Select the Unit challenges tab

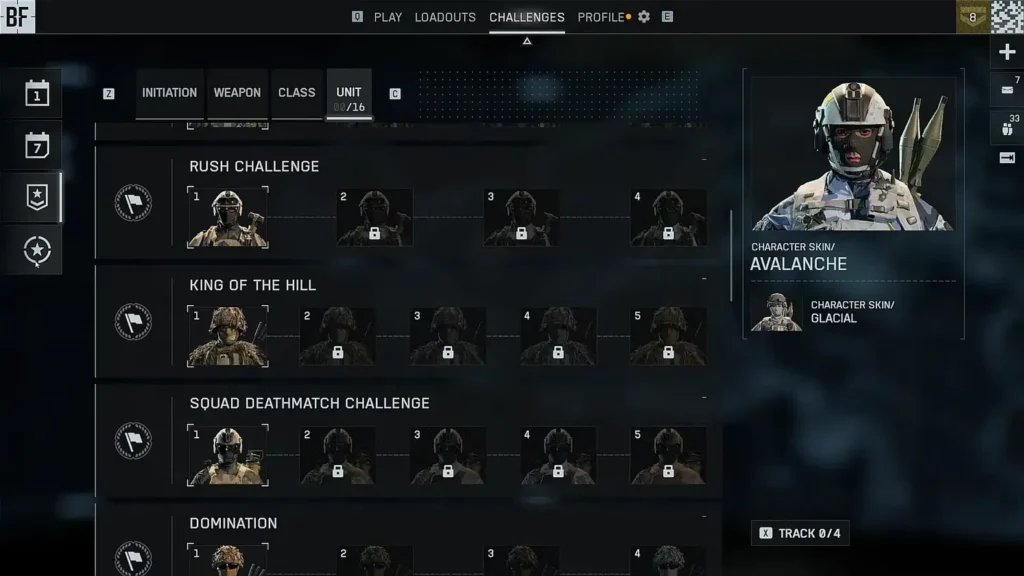349,93
